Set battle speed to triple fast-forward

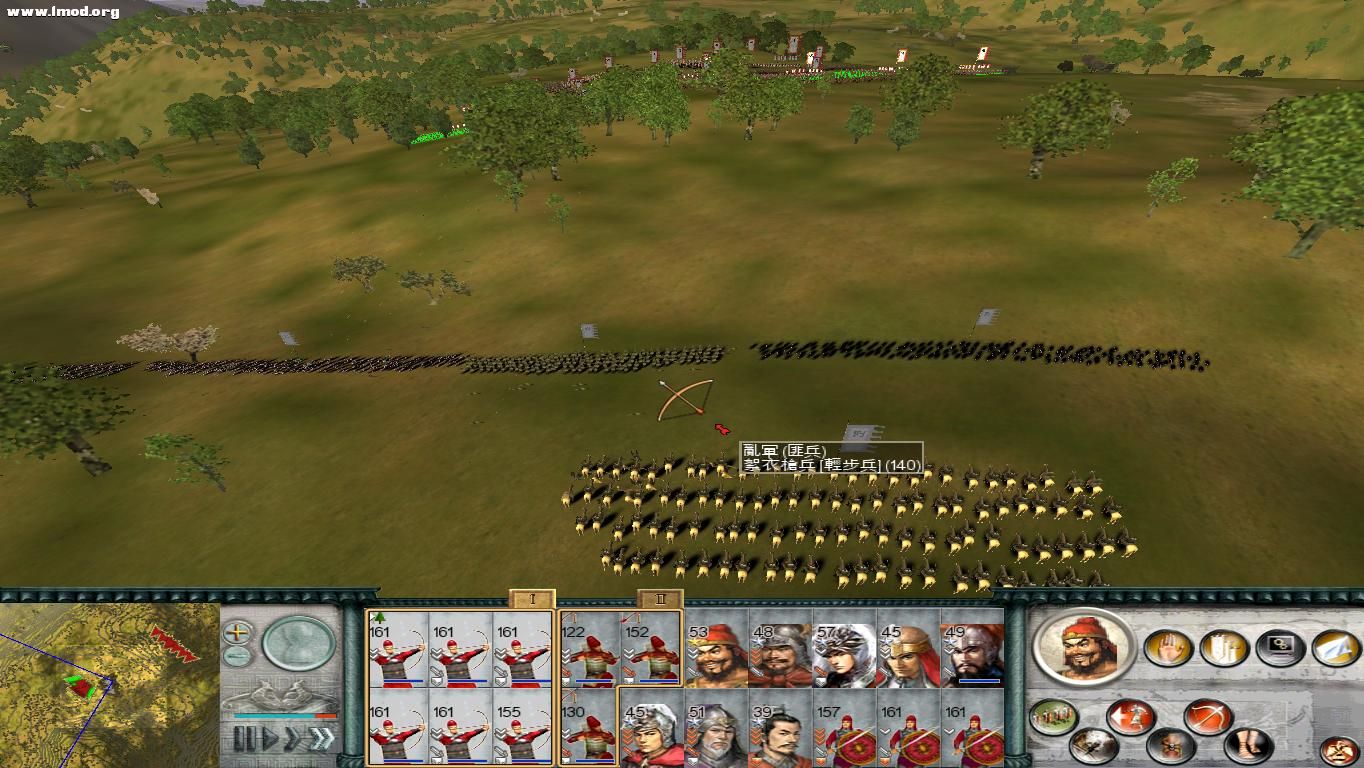[x=321, y=739]
